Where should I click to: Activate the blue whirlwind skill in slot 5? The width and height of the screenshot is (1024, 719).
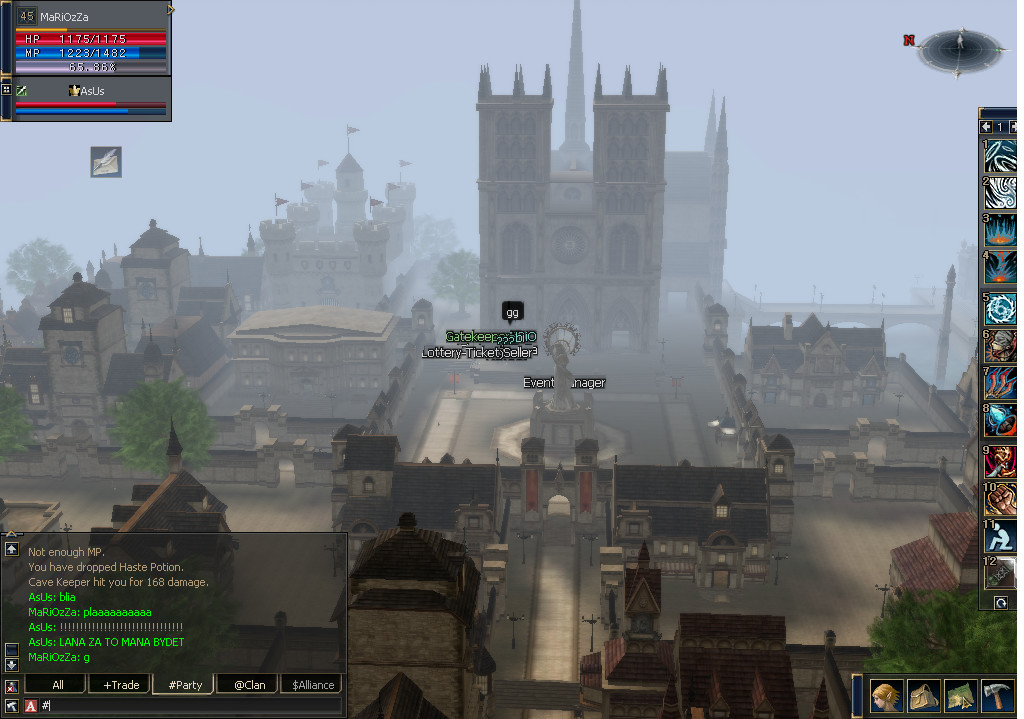coord(1000,309)
